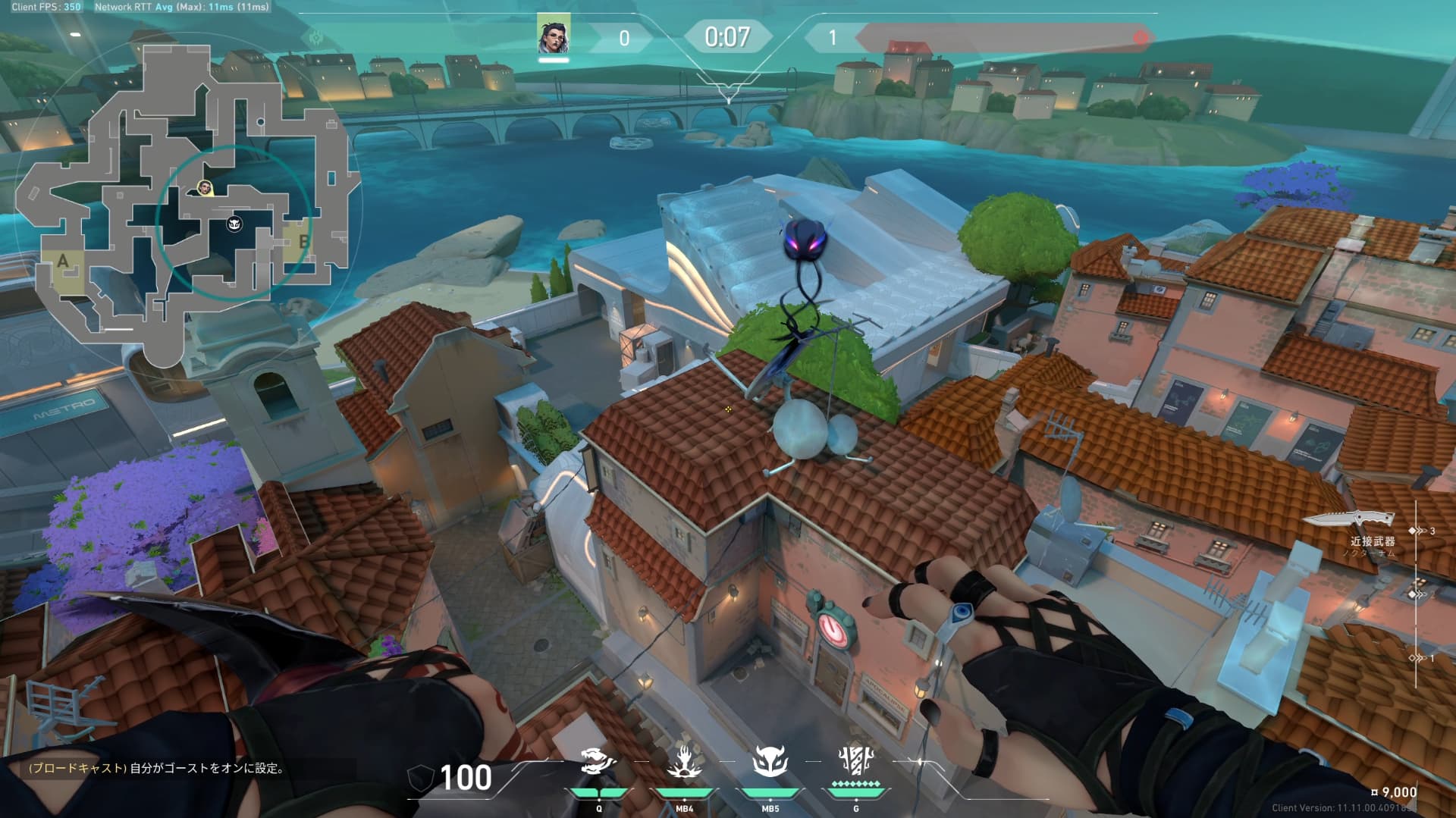This screenshot has height=818, width=1456.
Task: Select the A site marker on minimap
Action: [x=63, y=262]
